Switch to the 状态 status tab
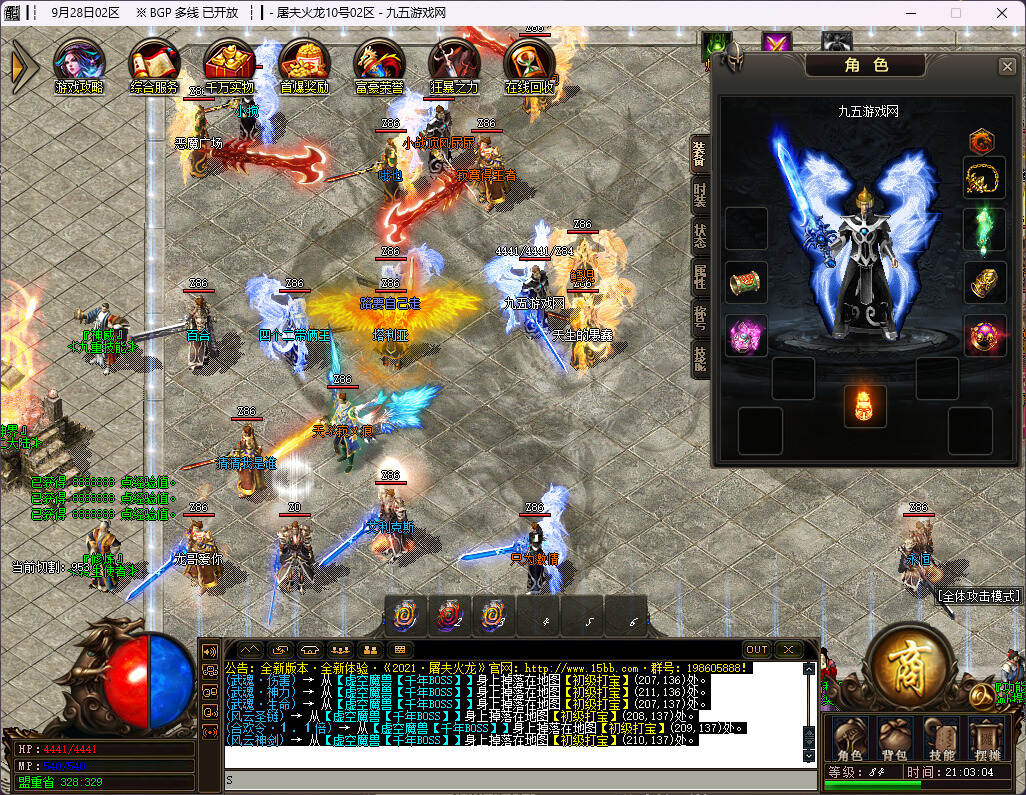The height and width of the screenshot is (795, 1026). (700, 236)
